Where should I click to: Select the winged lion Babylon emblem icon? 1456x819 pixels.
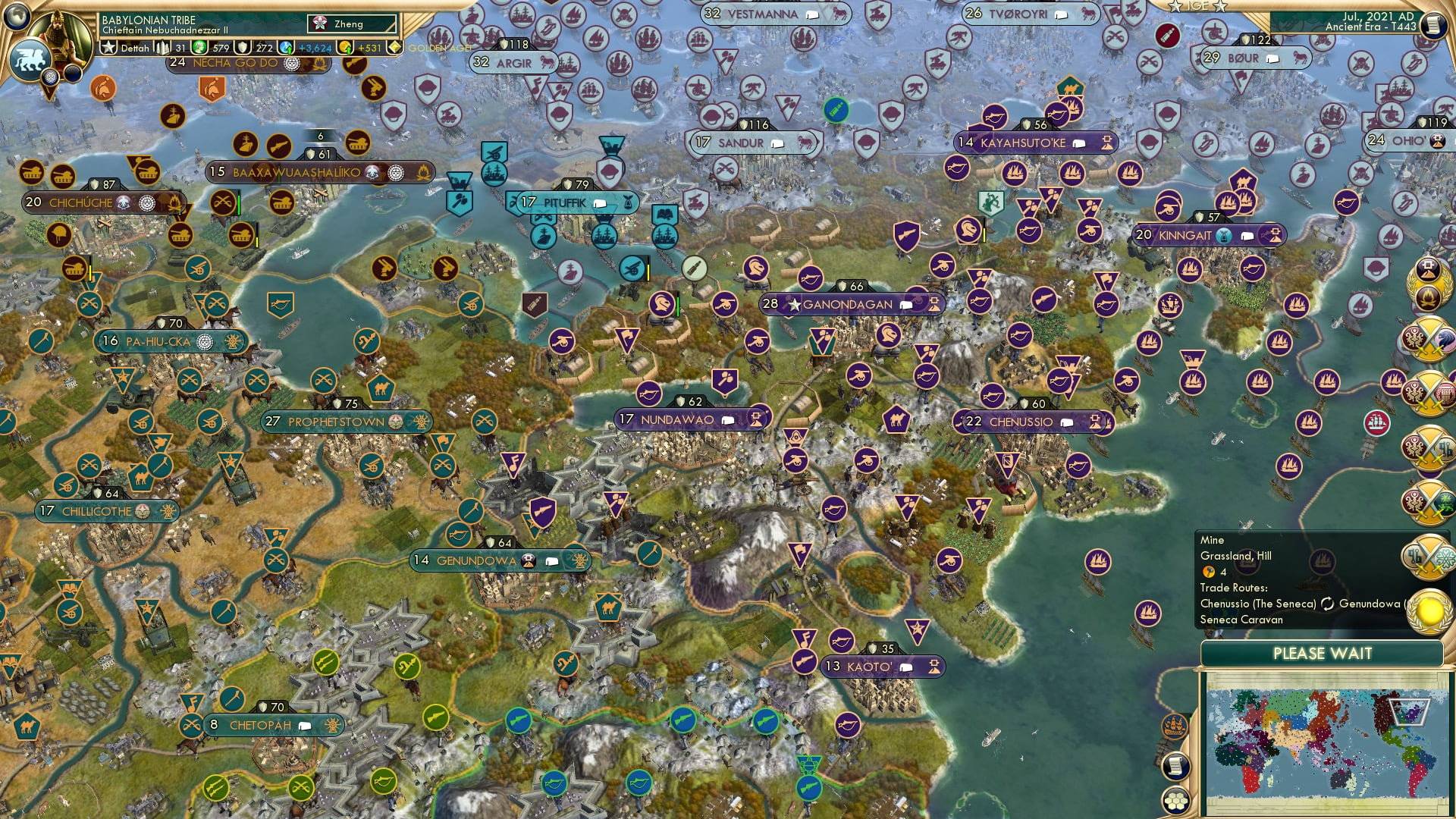pos(30,59)
